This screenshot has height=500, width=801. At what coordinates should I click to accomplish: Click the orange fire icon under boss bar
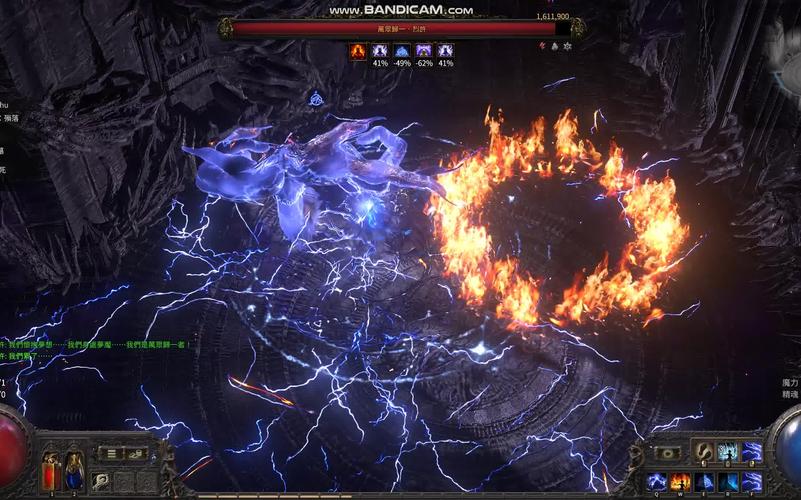(x=357, y=50)
